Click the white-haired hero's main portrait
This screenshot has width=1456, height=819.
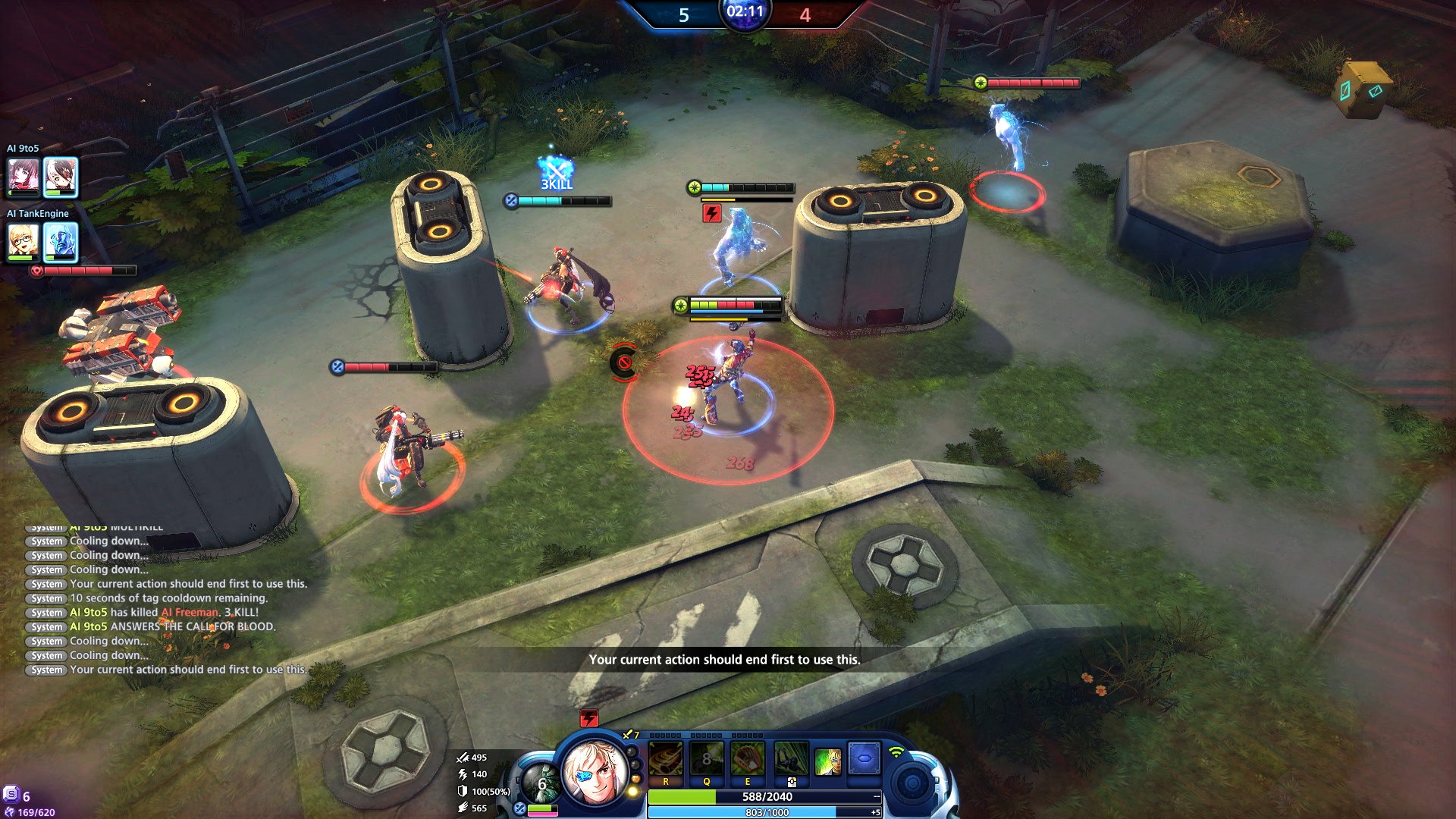[595, 772]
